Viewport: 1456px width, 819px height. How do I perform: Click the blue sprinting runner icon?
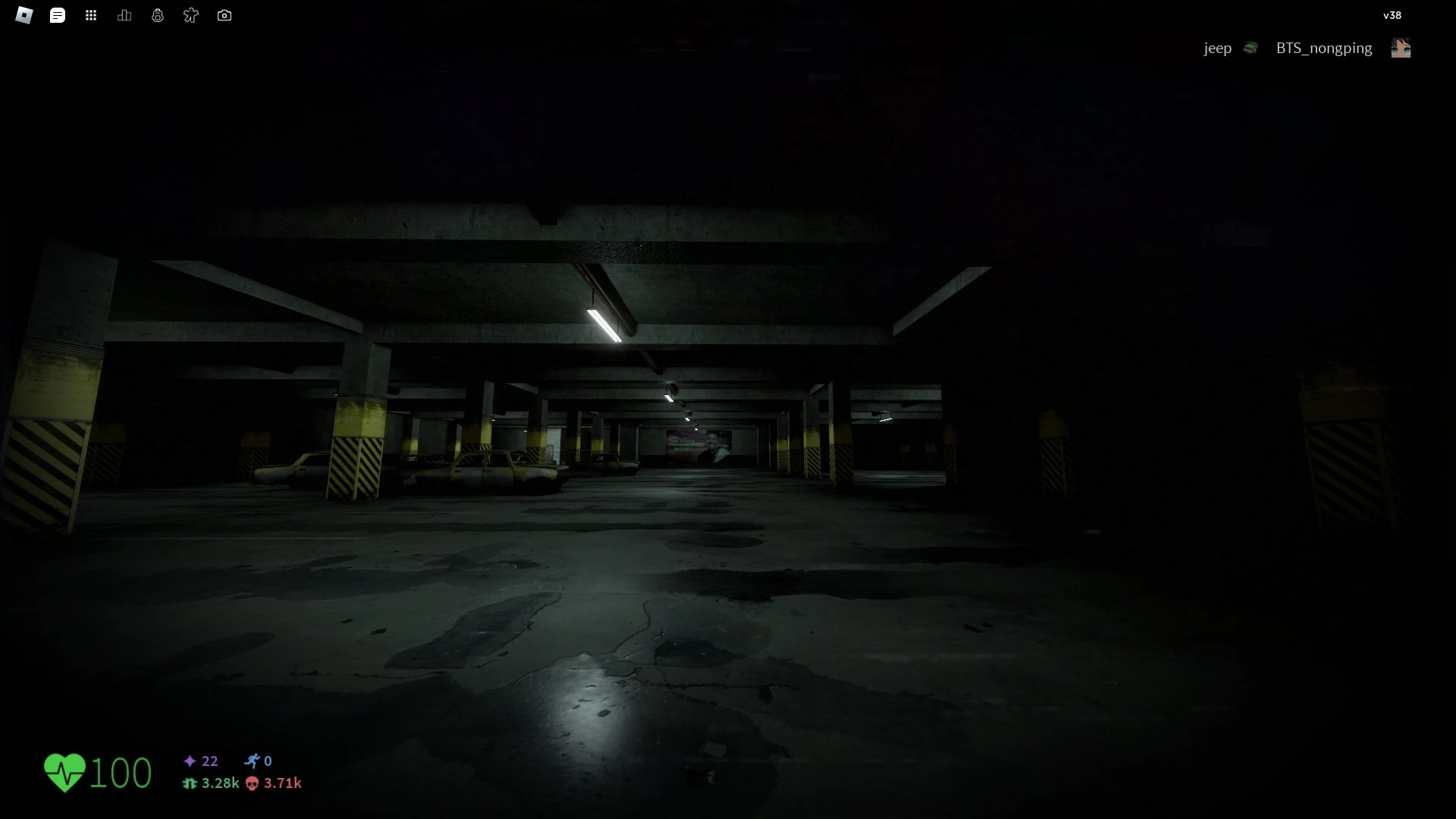coord(254,761)
